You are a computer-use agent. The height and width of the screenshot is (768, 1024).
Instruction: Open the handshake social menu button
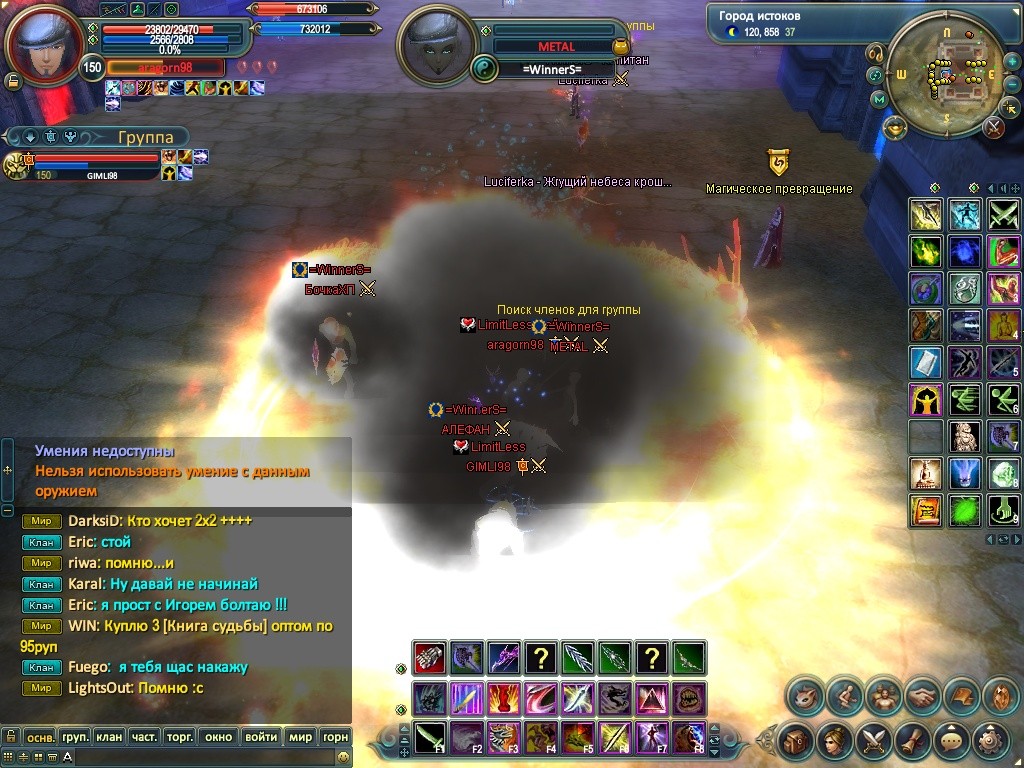tap(923, 695)
